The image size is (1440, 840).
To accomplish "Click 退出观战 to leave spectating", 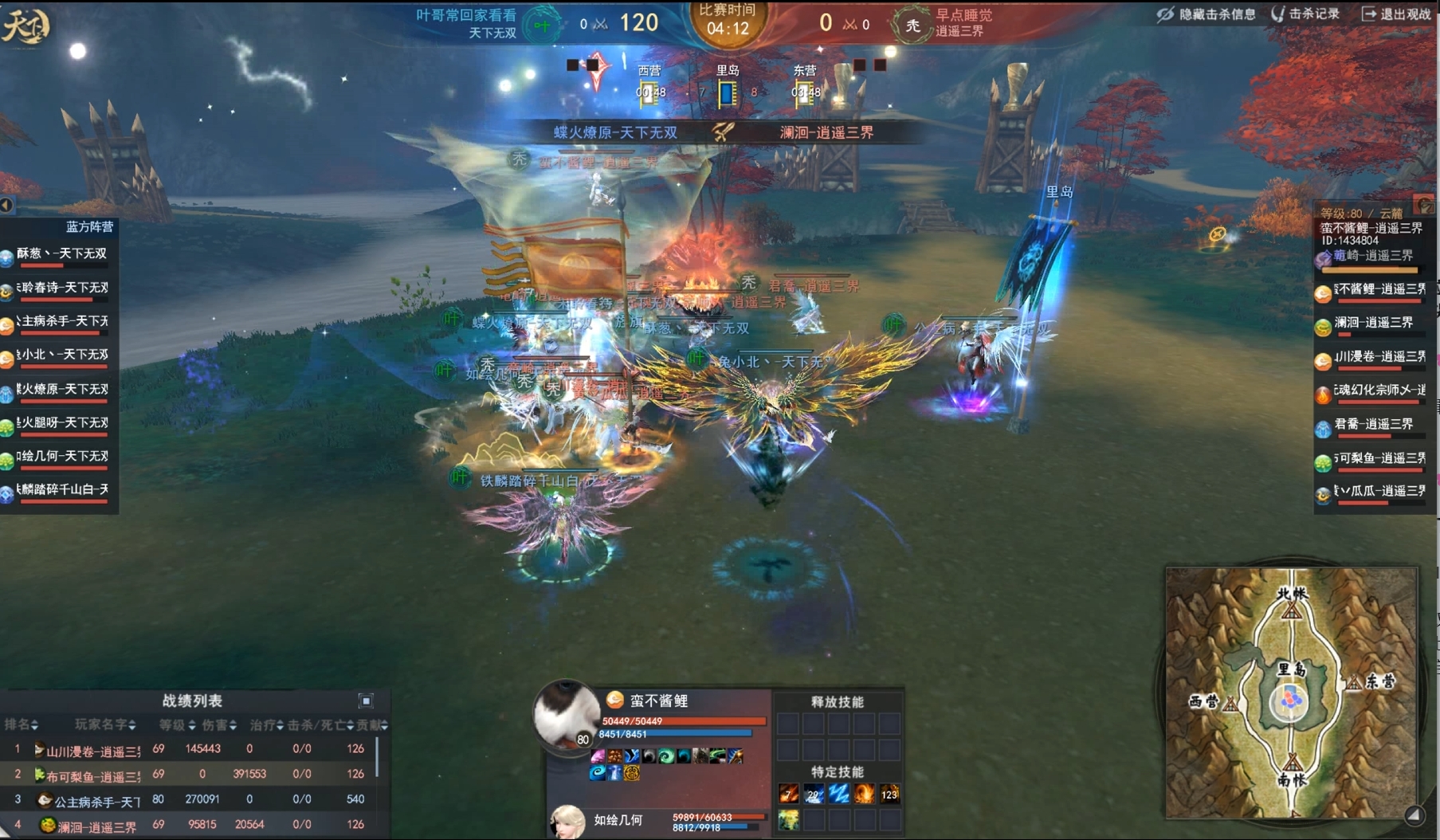I will 1395,14.
